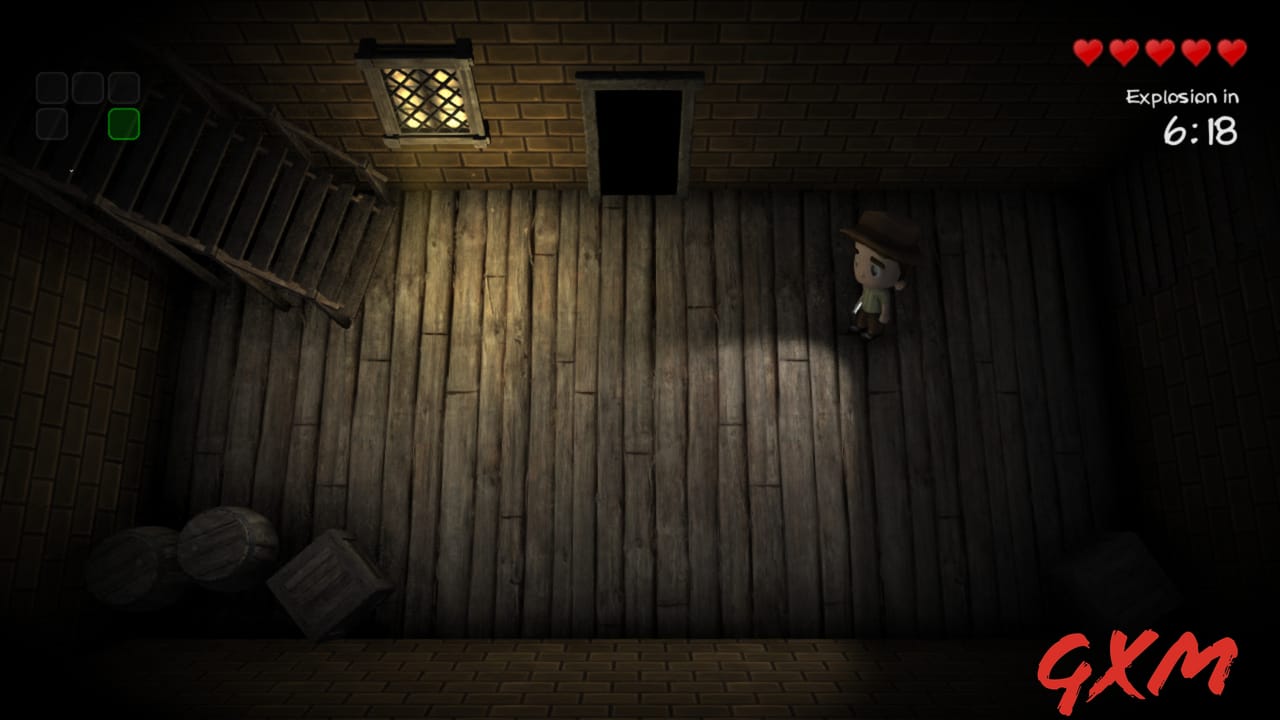Click the middle minimap square in the top row
Screen dimensions: 1280x720
(x=86, y=88)
